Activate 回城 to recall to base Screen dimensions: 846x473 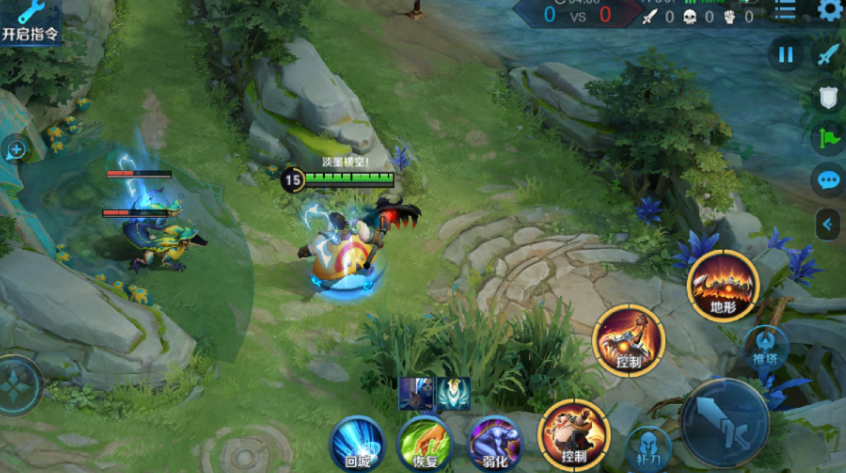358,442
